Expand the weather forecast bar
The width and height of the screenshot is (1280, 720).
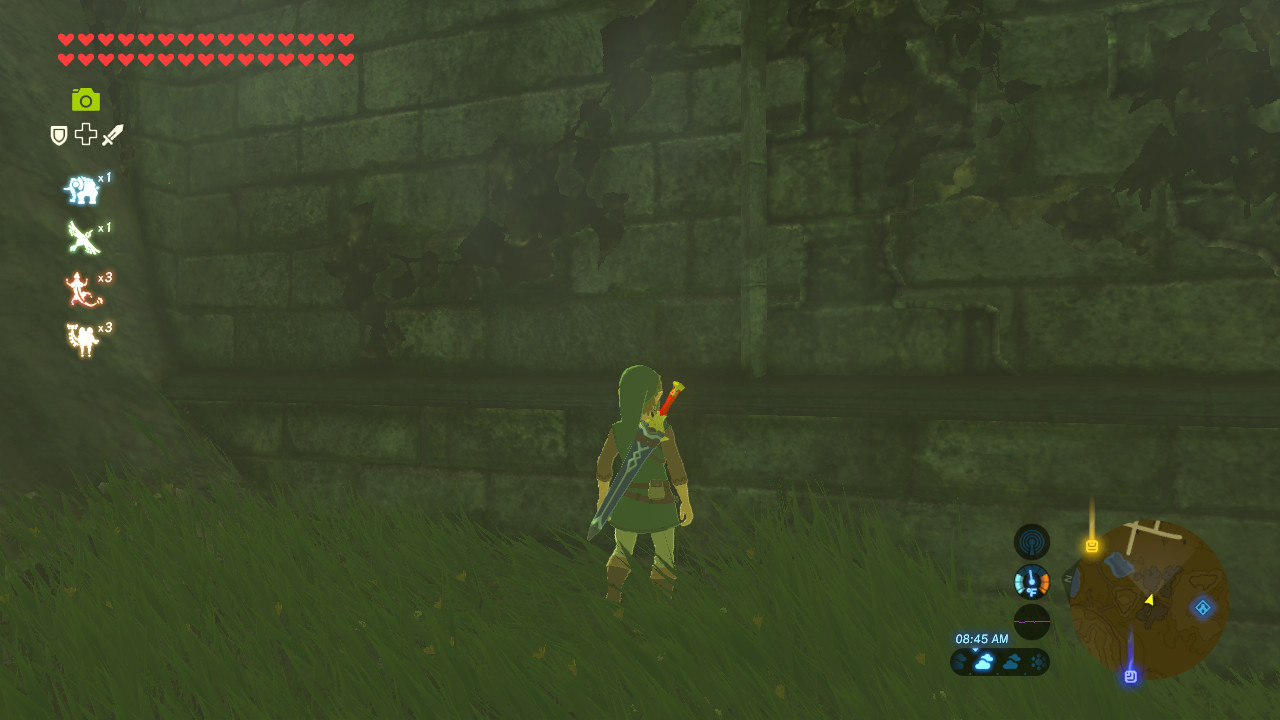pos(999,660)
